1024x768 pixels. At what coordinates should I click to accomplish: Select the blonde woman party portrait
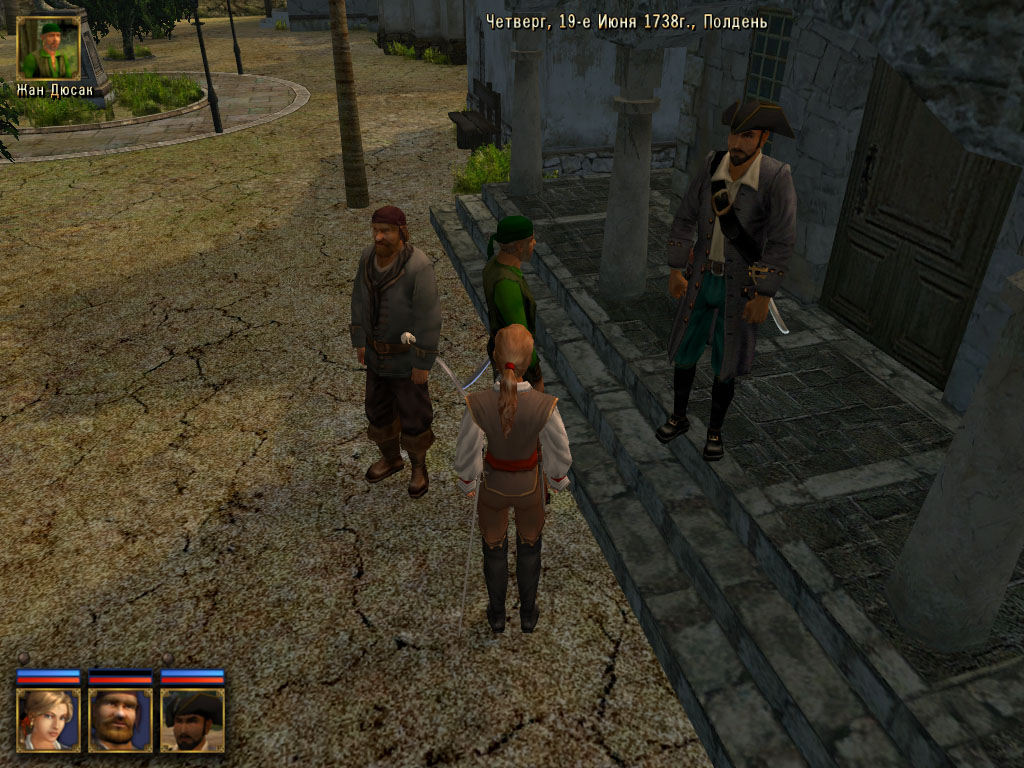[x=48, y=719]
